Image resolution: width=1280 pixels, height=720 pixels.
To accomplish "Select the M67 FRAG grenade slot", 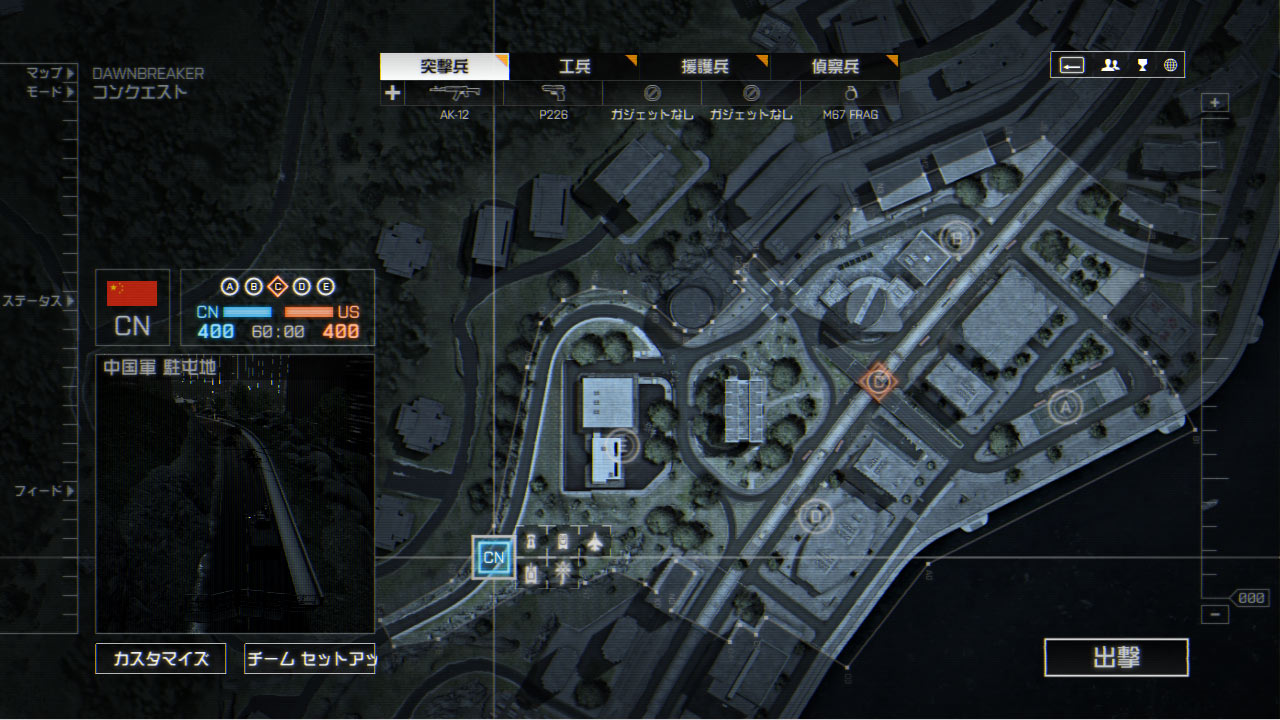I will [x=850, y=99].
